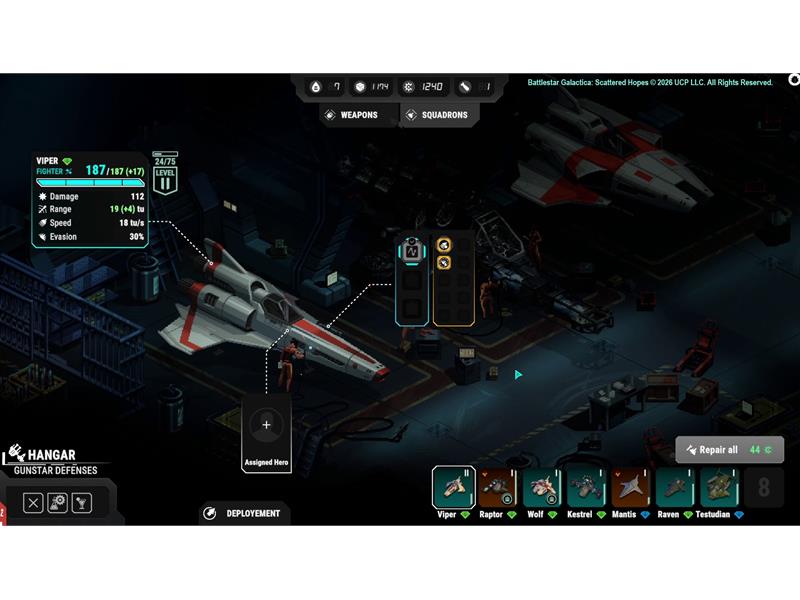Choose the Raptor ship card
Image resolution: width=800 pixels, height=600 pixels.
pos(497,487)
